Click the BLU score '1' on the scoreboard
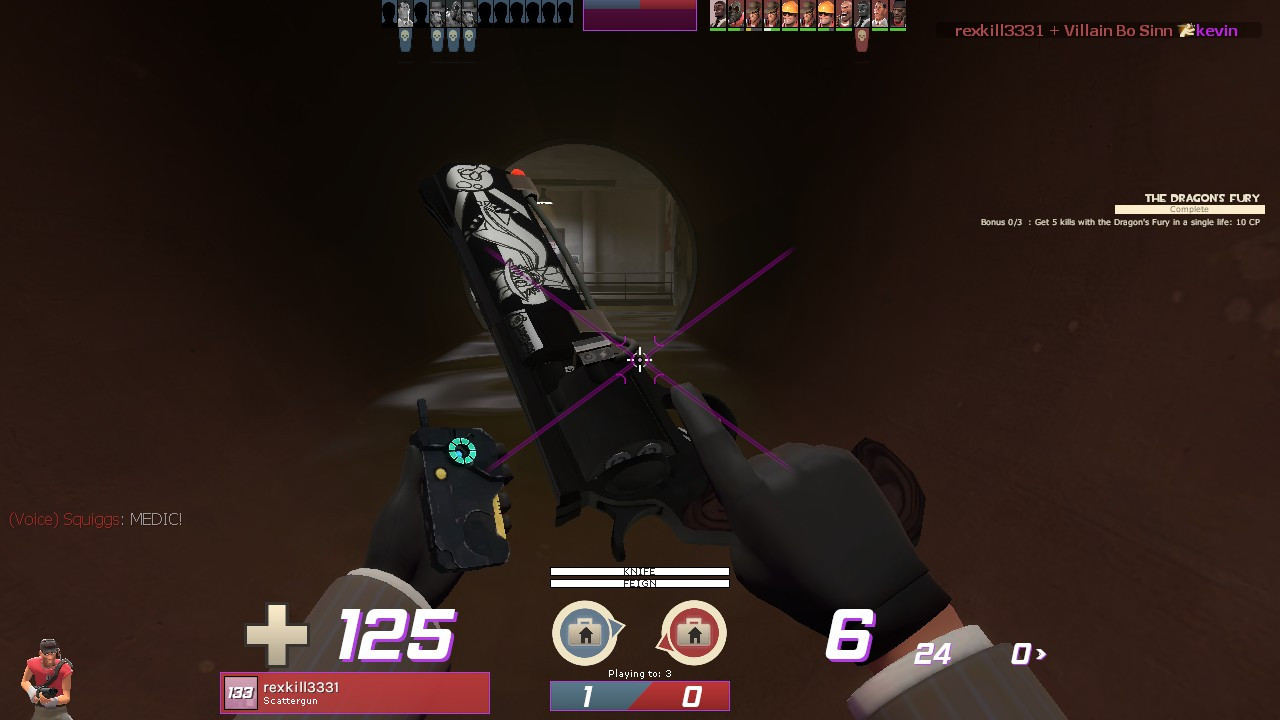This screenshot has width=1280, height=720. (589, 696)
